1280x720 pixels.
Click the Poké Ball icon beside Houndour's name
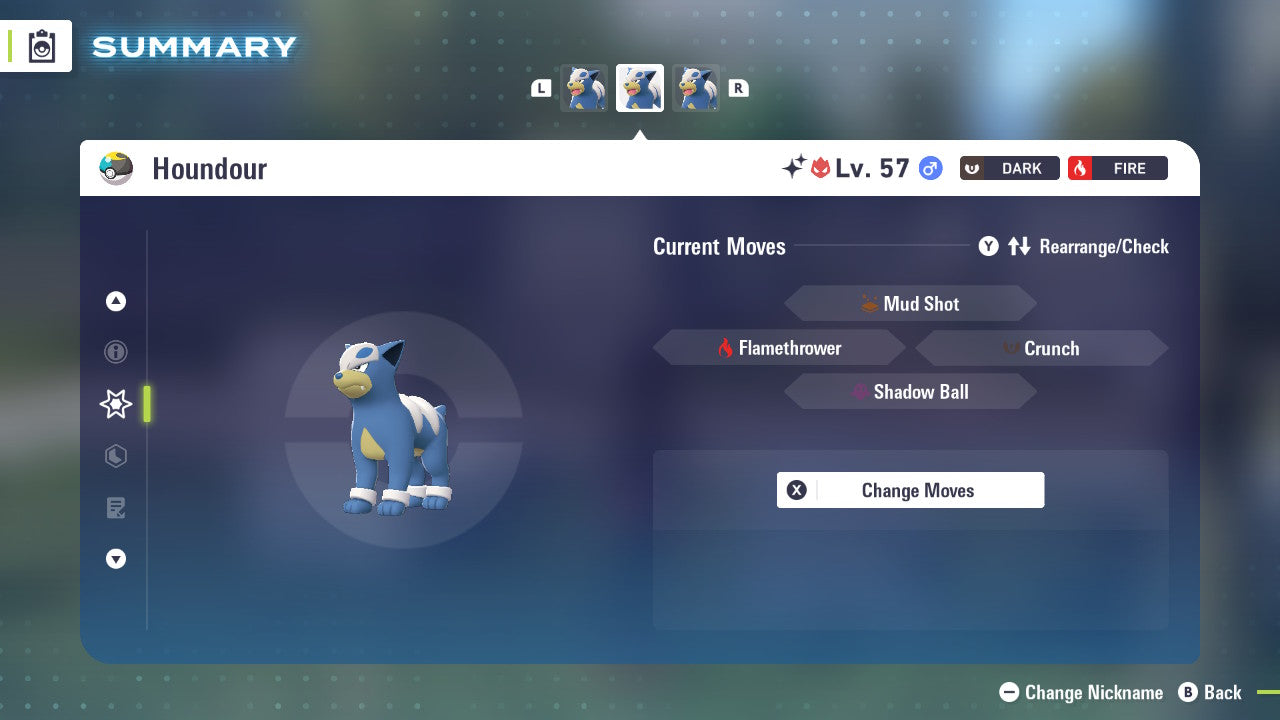coord(117,168)
